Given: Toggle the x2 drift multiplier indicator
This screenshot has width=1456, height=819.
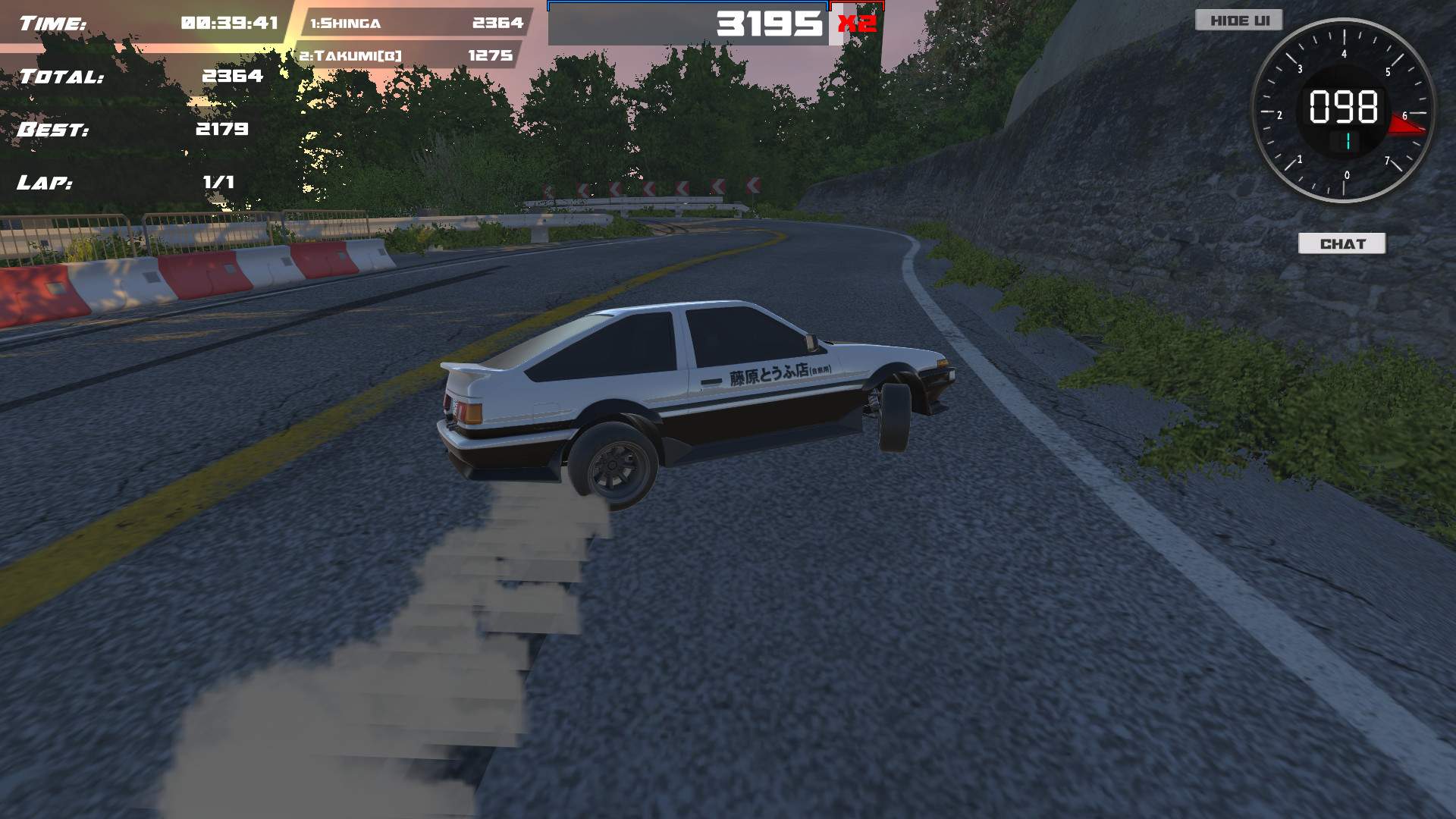Looking at the screenshot, I should click(x=856, y=25).
